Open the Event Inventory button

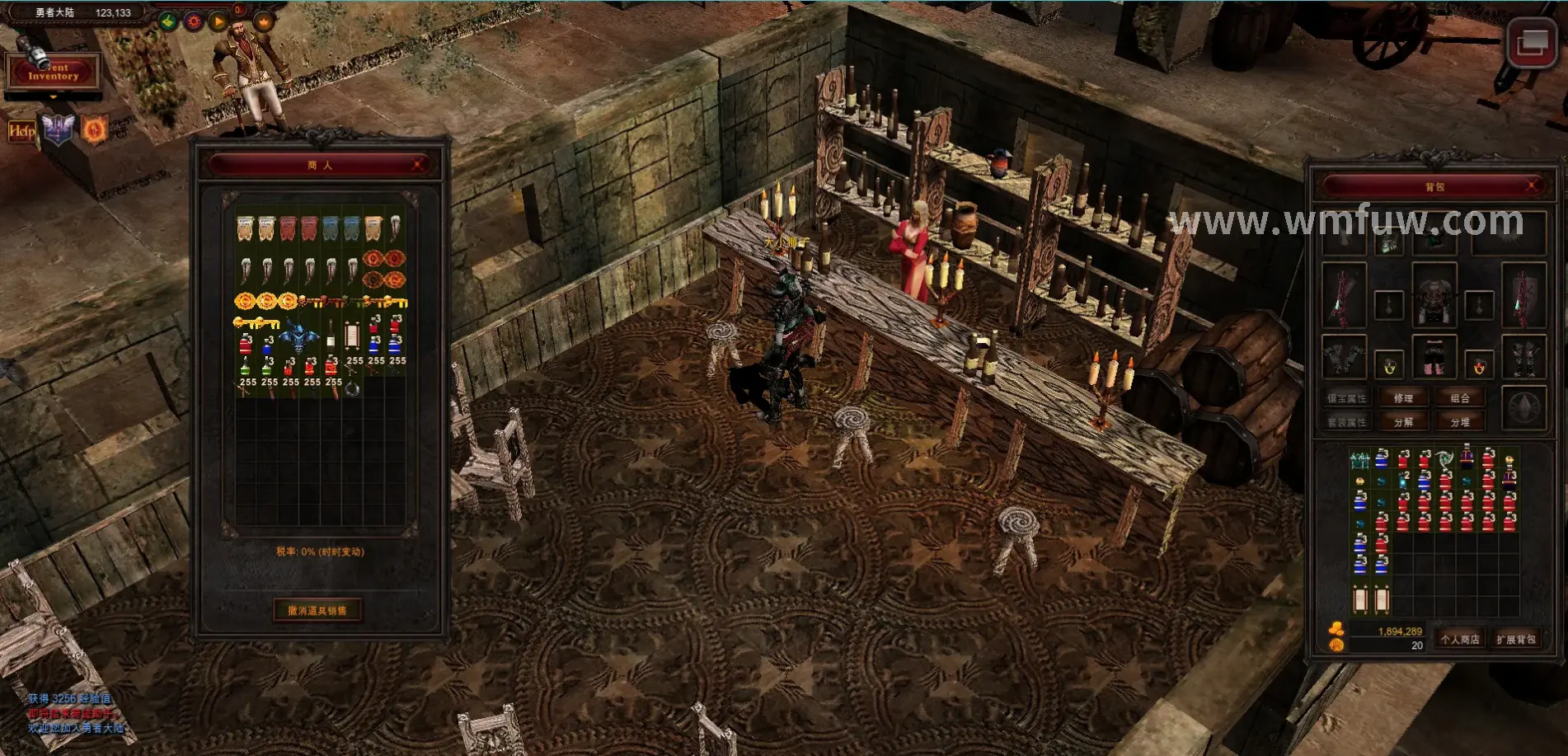(x=53, y=73)
